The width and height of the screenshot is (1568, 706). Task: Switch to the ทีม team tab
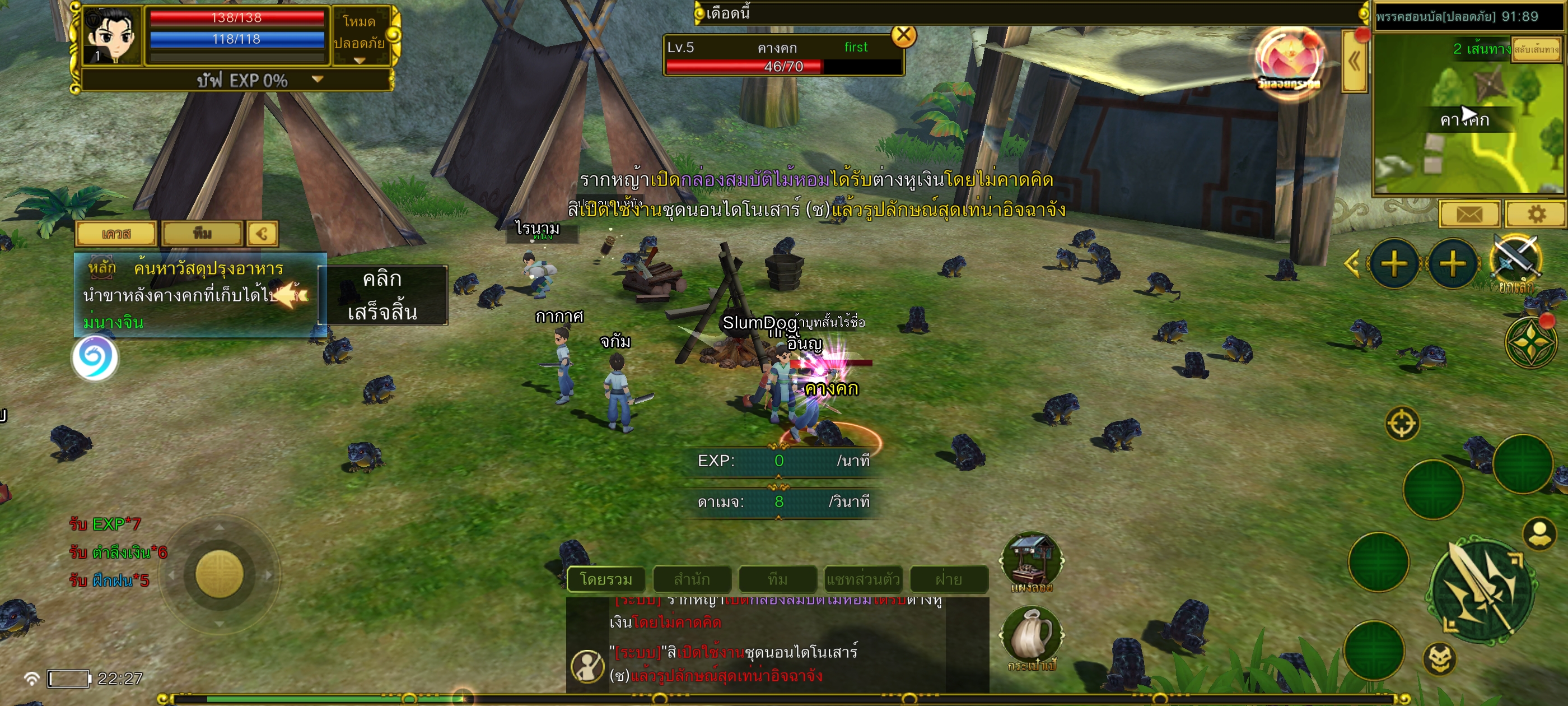click(x=202, y=234)
